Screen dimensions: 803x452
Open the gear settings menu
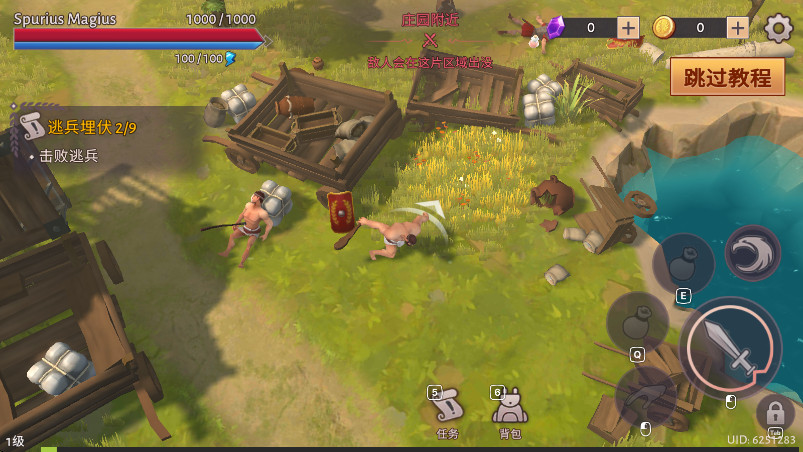point(778,28)
